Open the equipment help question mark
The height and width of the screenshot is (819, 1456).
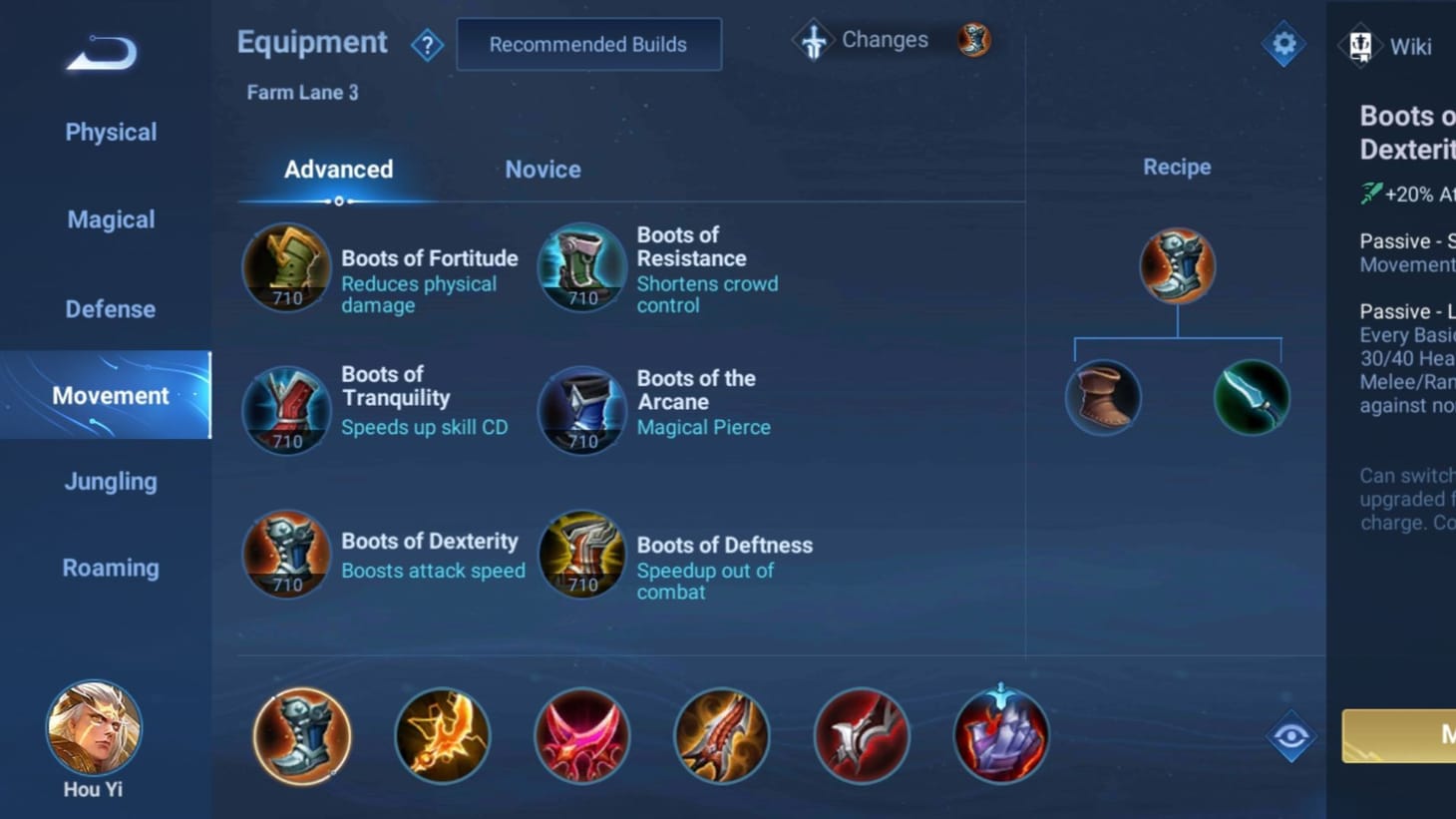click(427, 45)
